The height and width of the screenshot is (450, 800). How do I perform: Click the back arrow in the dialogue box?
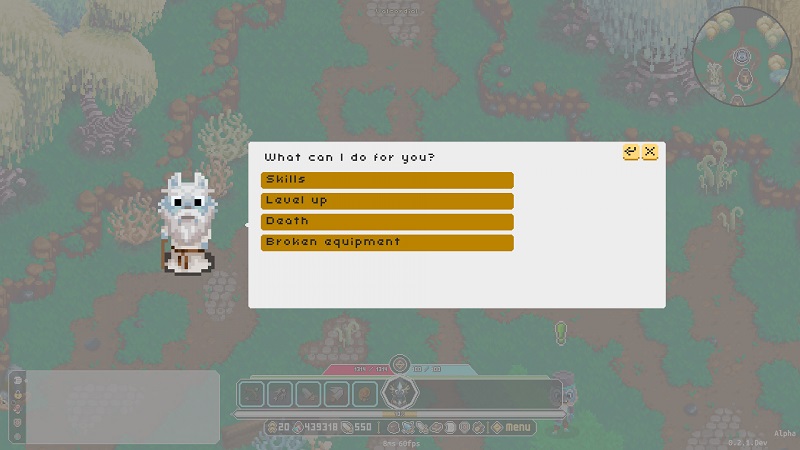pos(631,152)
